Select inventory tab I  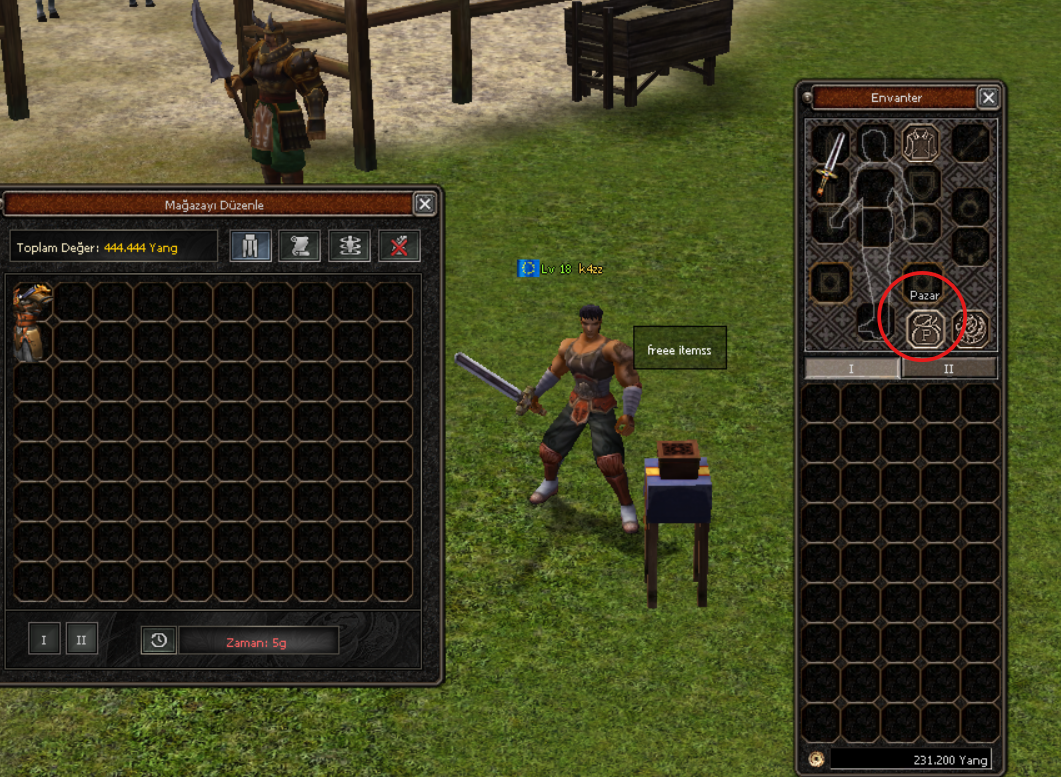click(x=852, y=368)
